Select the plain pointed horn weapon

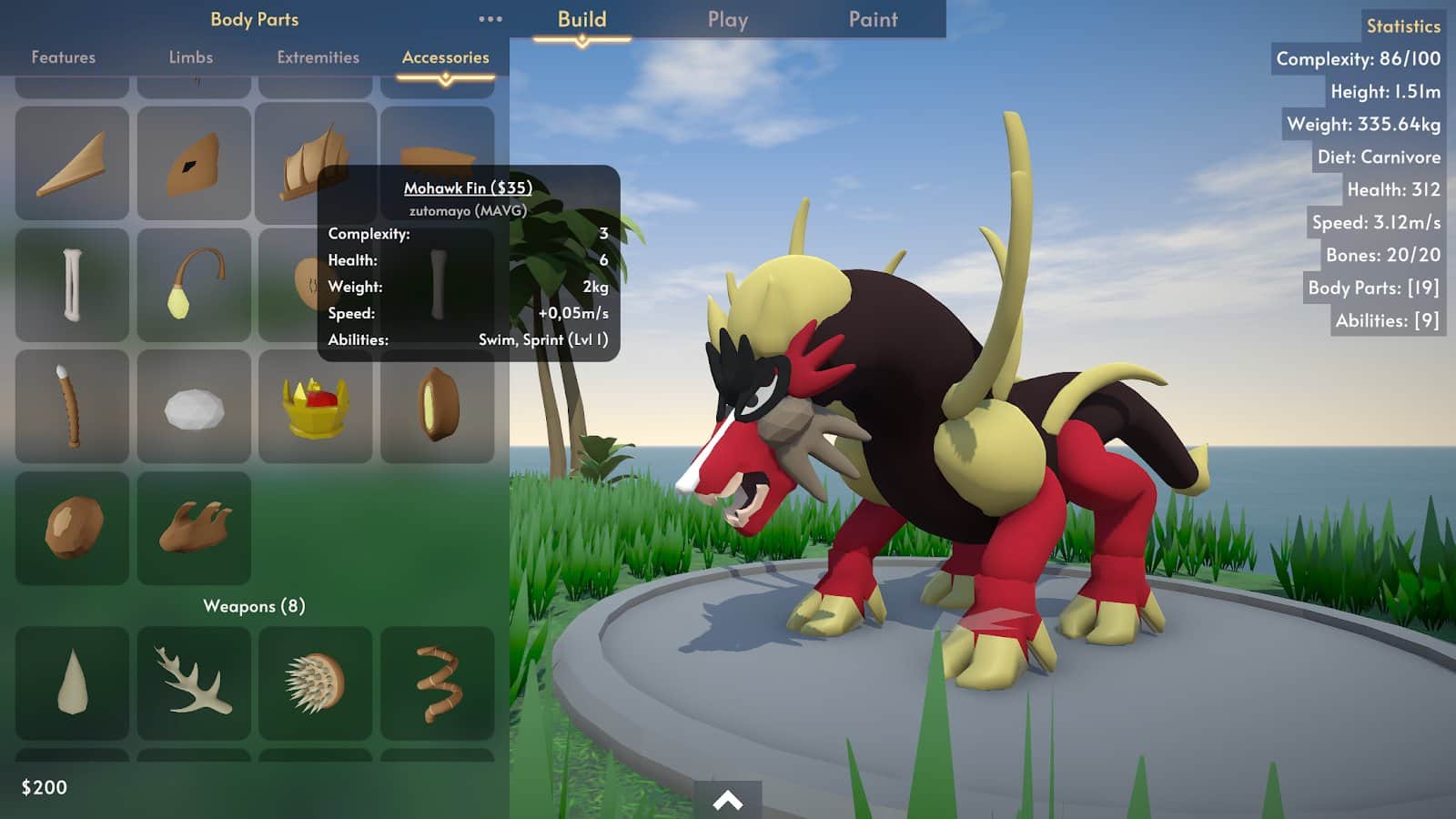coord(73,682)
